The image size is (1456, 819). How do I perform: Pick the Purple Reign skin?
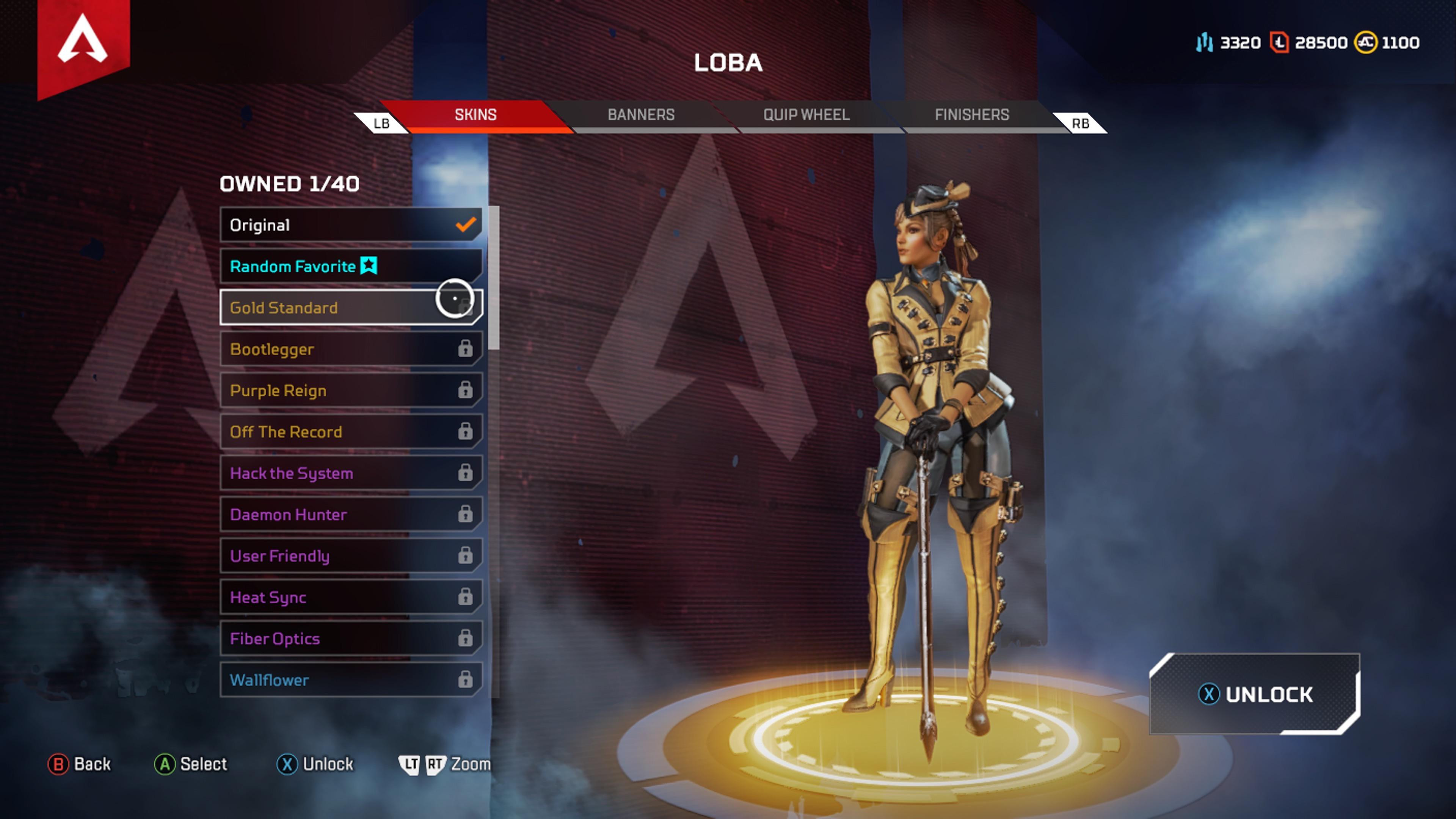pyautogui.click(x=350, y=391)
